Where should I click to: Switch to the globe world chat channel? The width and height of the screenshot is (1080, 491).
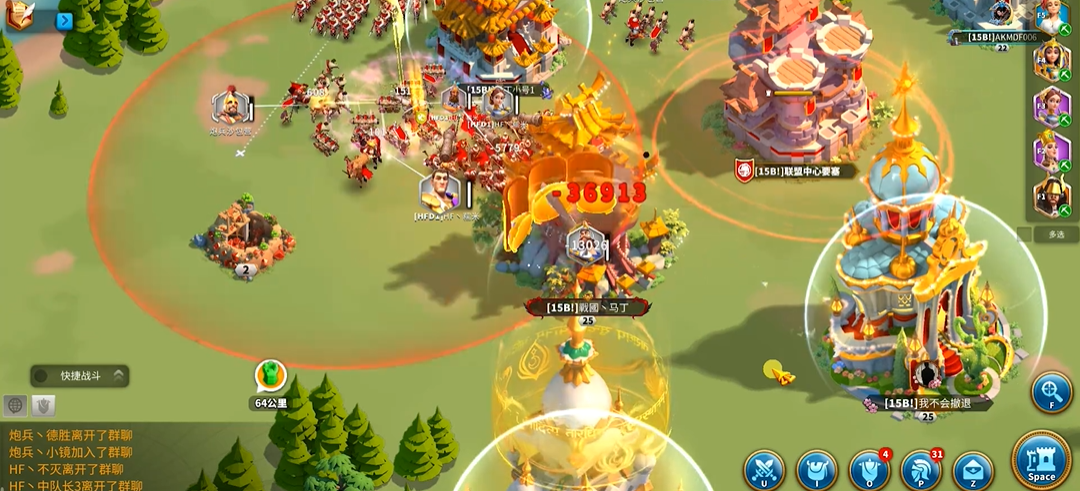click(x=15, y=405)
